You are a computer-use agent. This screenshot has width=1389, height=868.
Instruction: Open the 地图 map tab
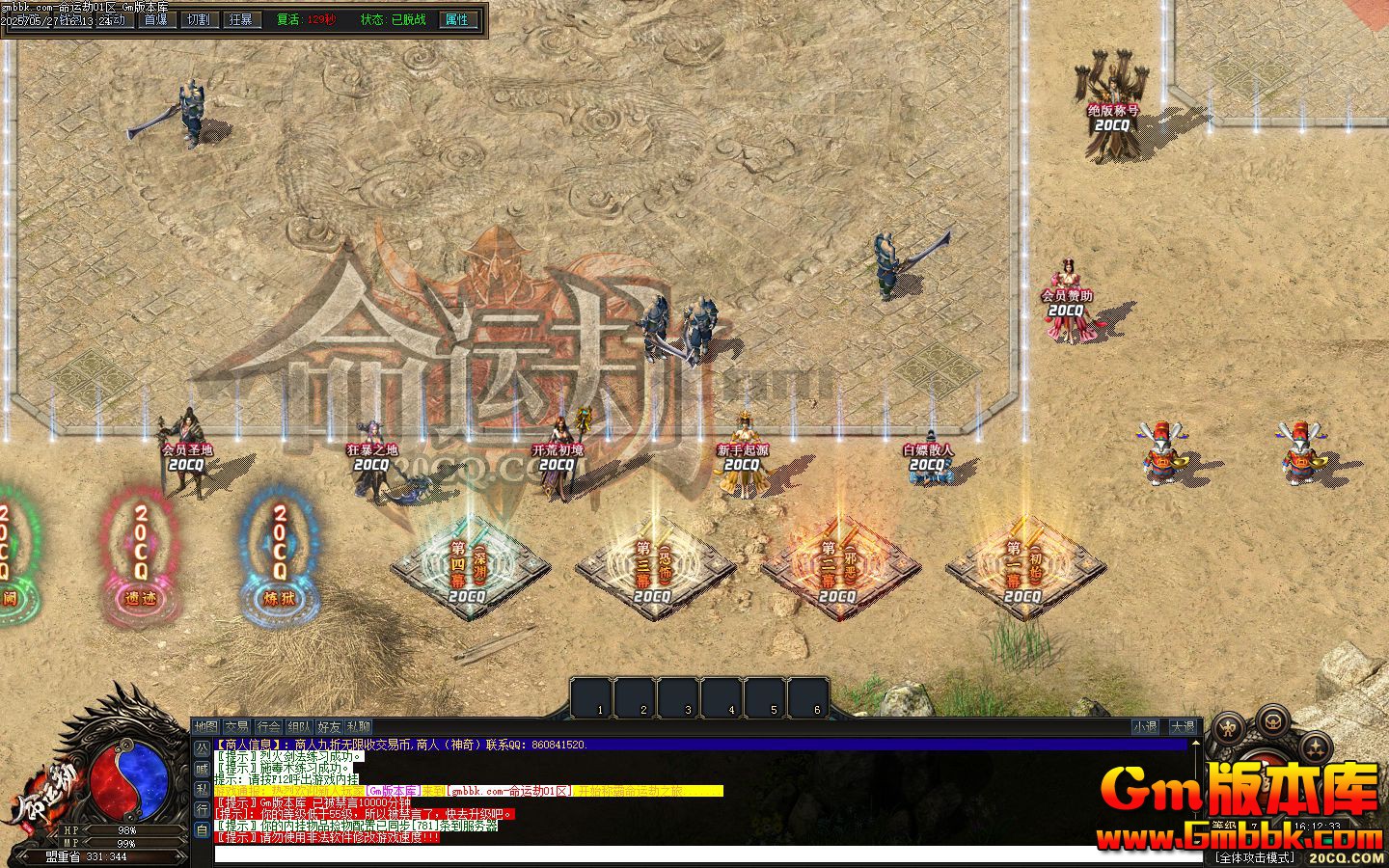(x=205, y=727)
